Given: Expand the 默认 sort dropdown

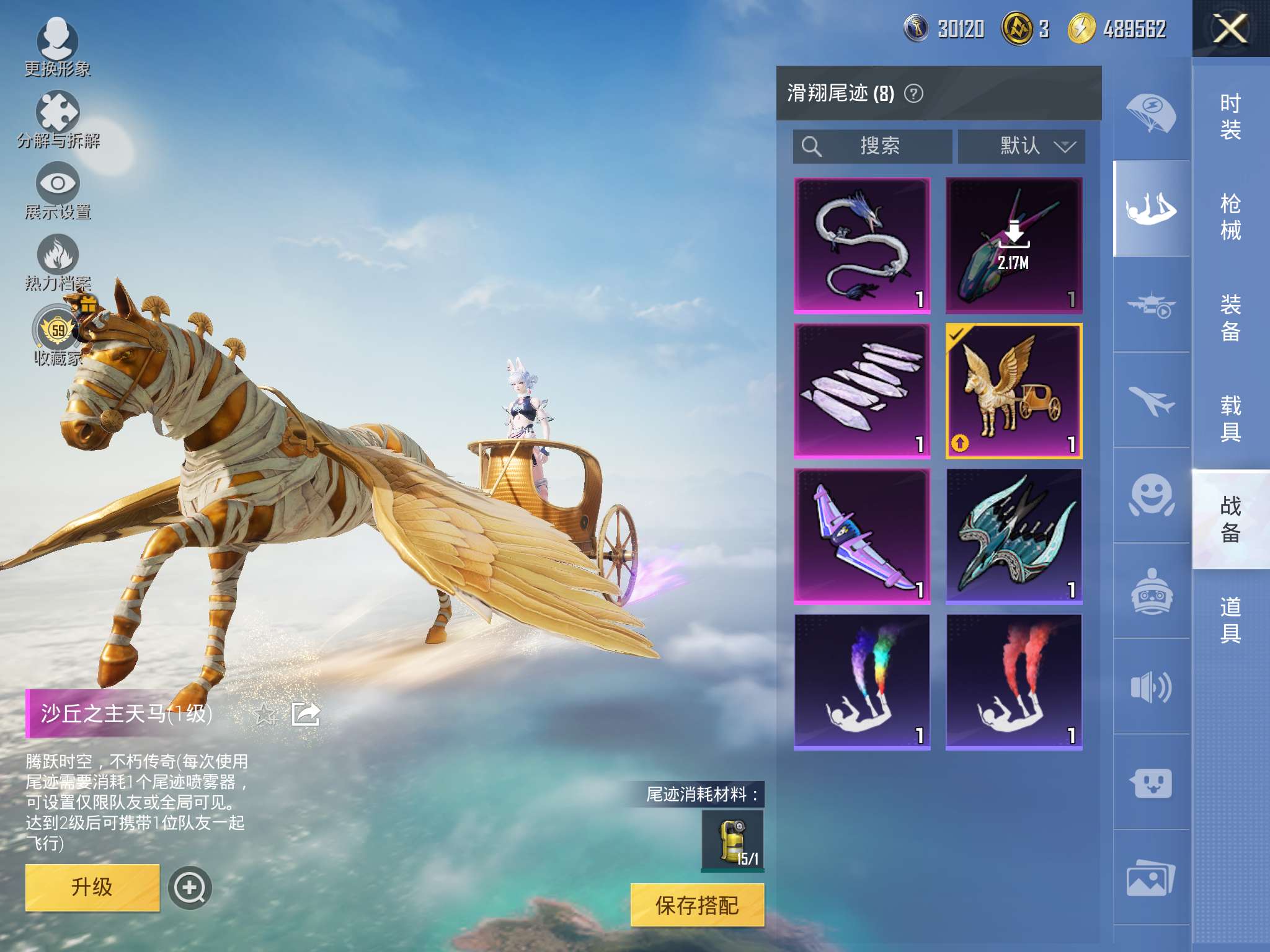Looking at the screenshot, I should [x=1021, y=146].
